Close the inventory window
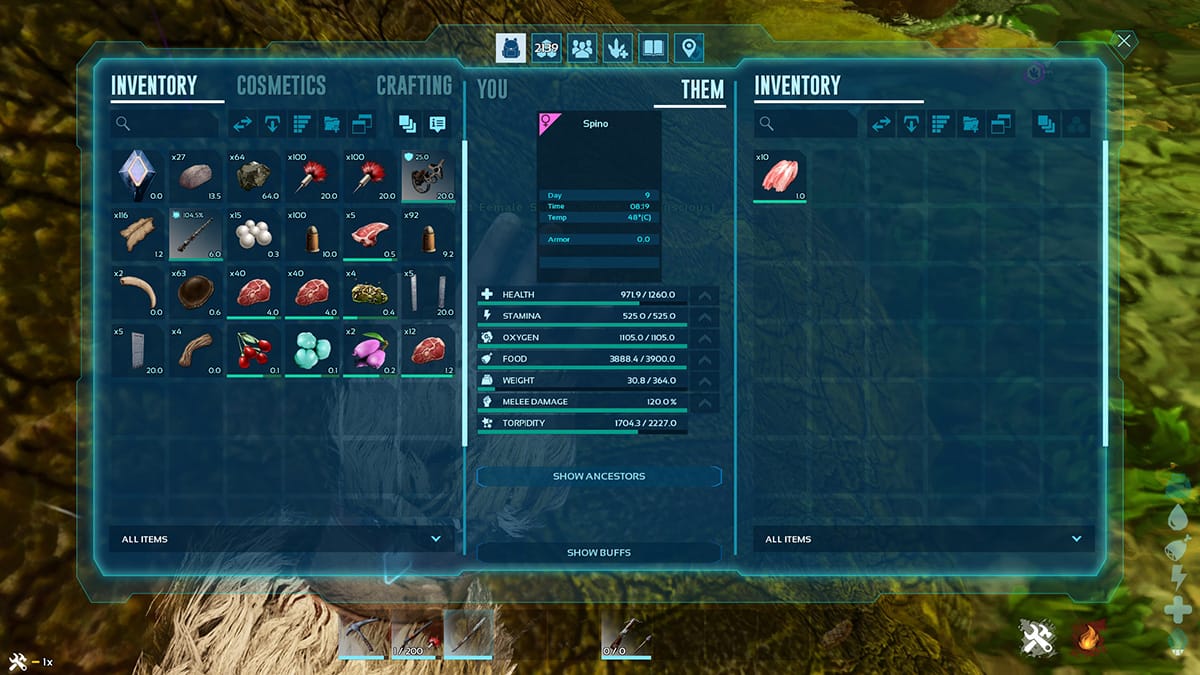 (x=1125, y=41)
